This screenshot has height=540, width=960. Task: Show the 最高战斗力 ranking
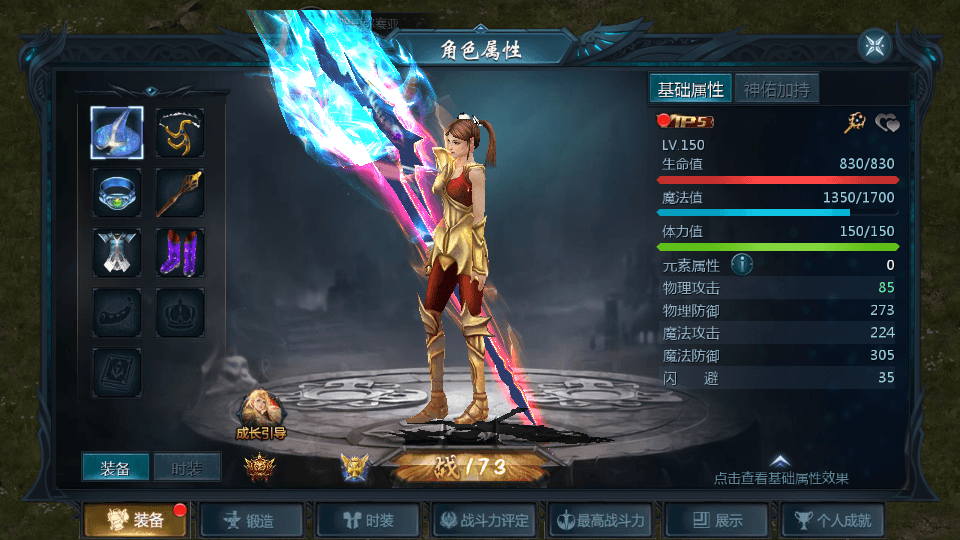tap(603, 520)
